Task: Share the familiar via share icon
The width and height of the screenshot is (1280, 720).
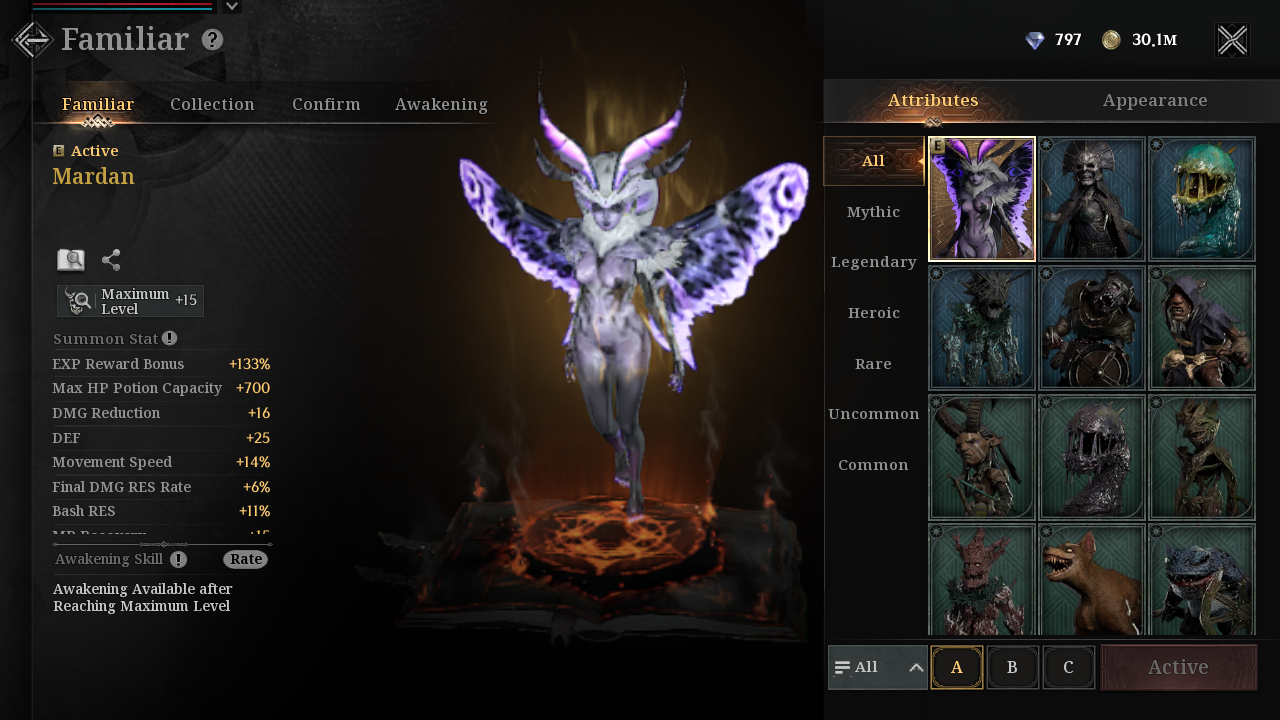Action: tap(111, 260)
